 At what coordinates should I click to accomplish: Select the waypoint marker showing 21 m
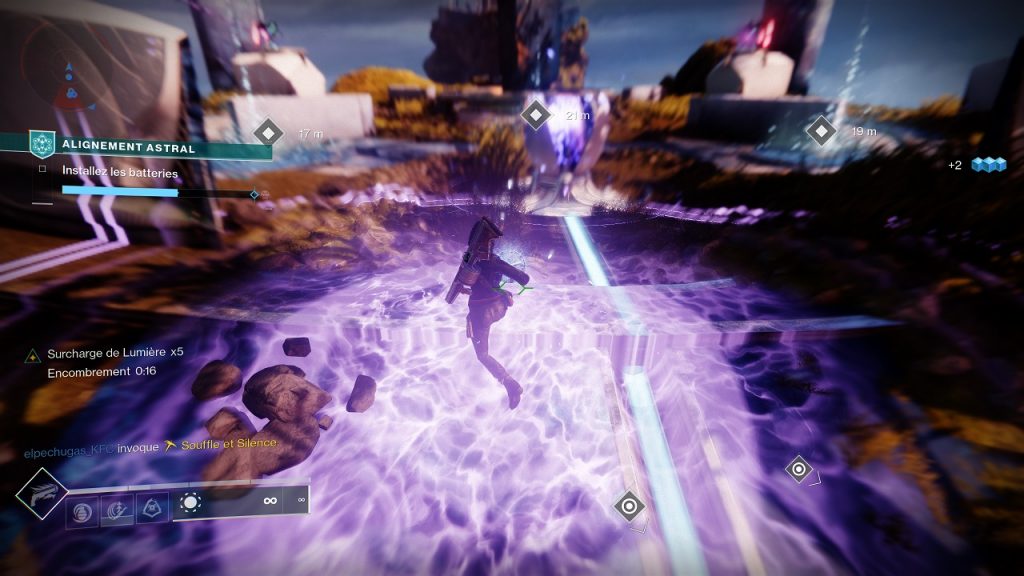(x=537, y=115)
